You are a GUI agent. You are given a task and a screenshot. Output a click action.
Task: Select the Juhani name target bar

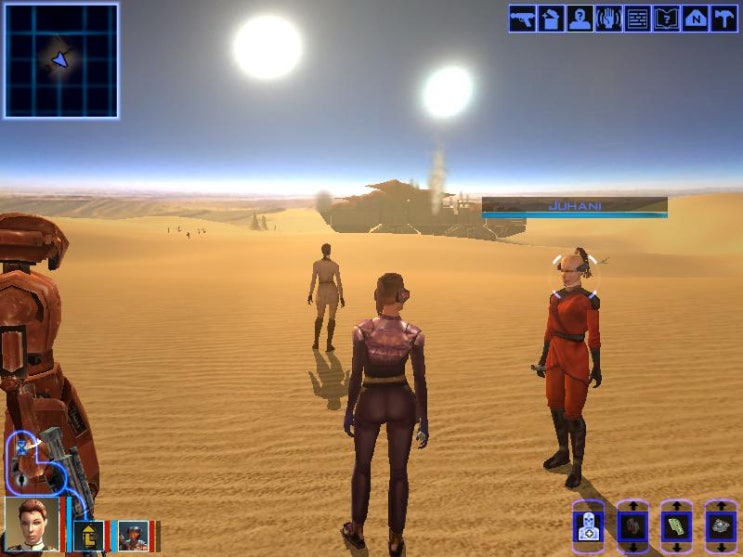point(574,206)
